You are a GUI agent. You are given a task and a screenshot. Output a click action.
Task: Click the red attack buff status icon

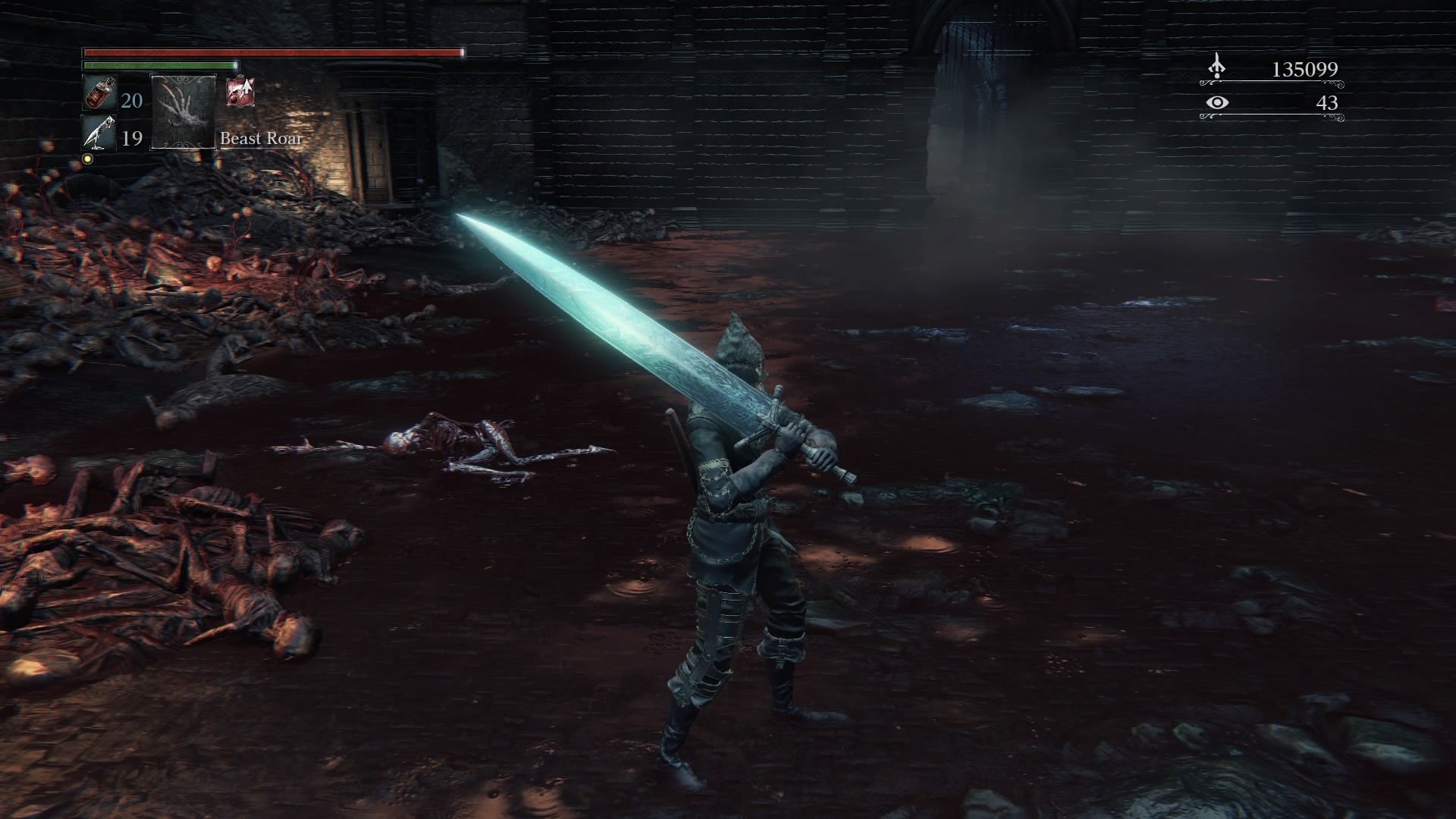240,92
